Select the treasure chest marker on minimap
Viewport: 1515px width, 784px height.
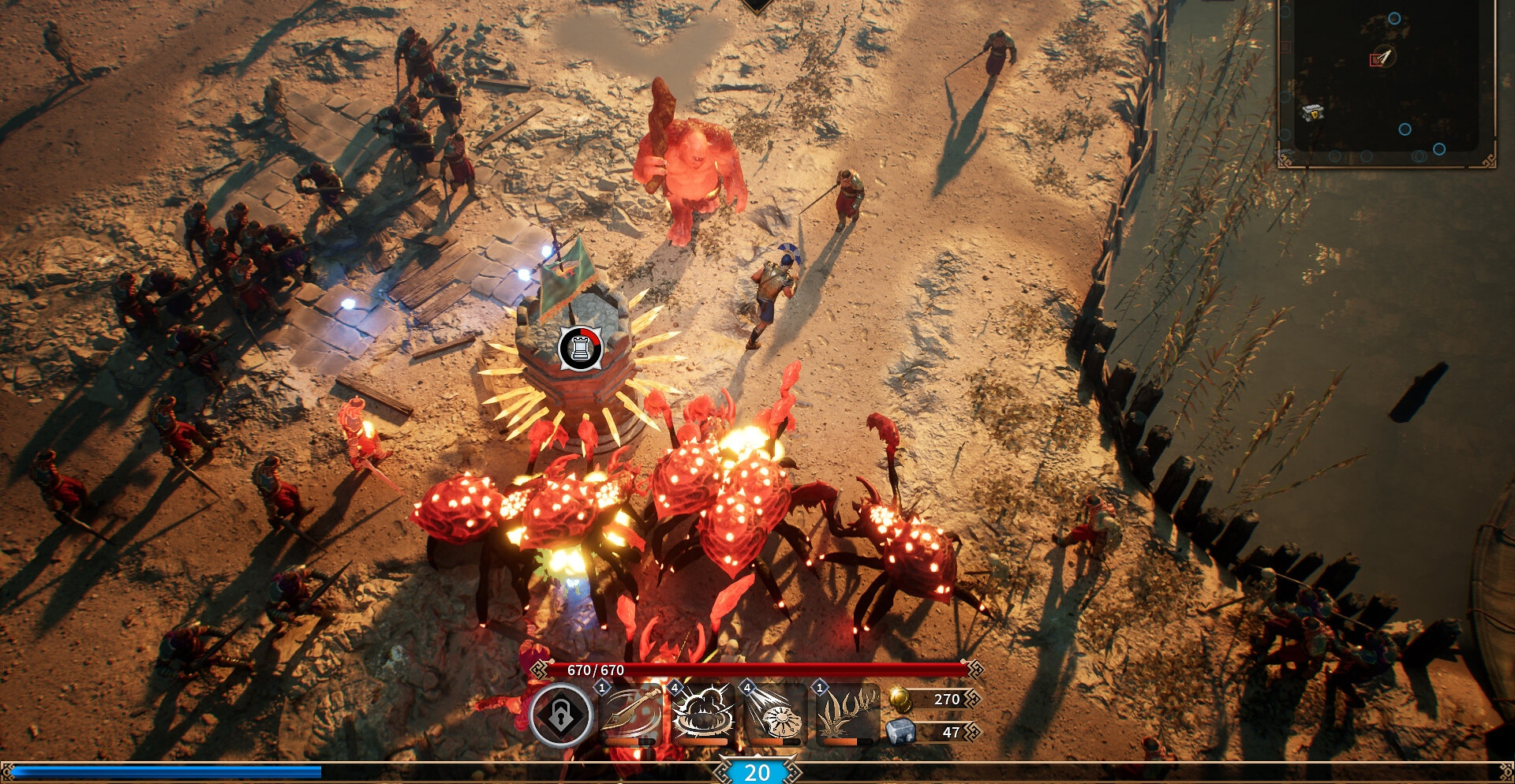point(1312,113)
